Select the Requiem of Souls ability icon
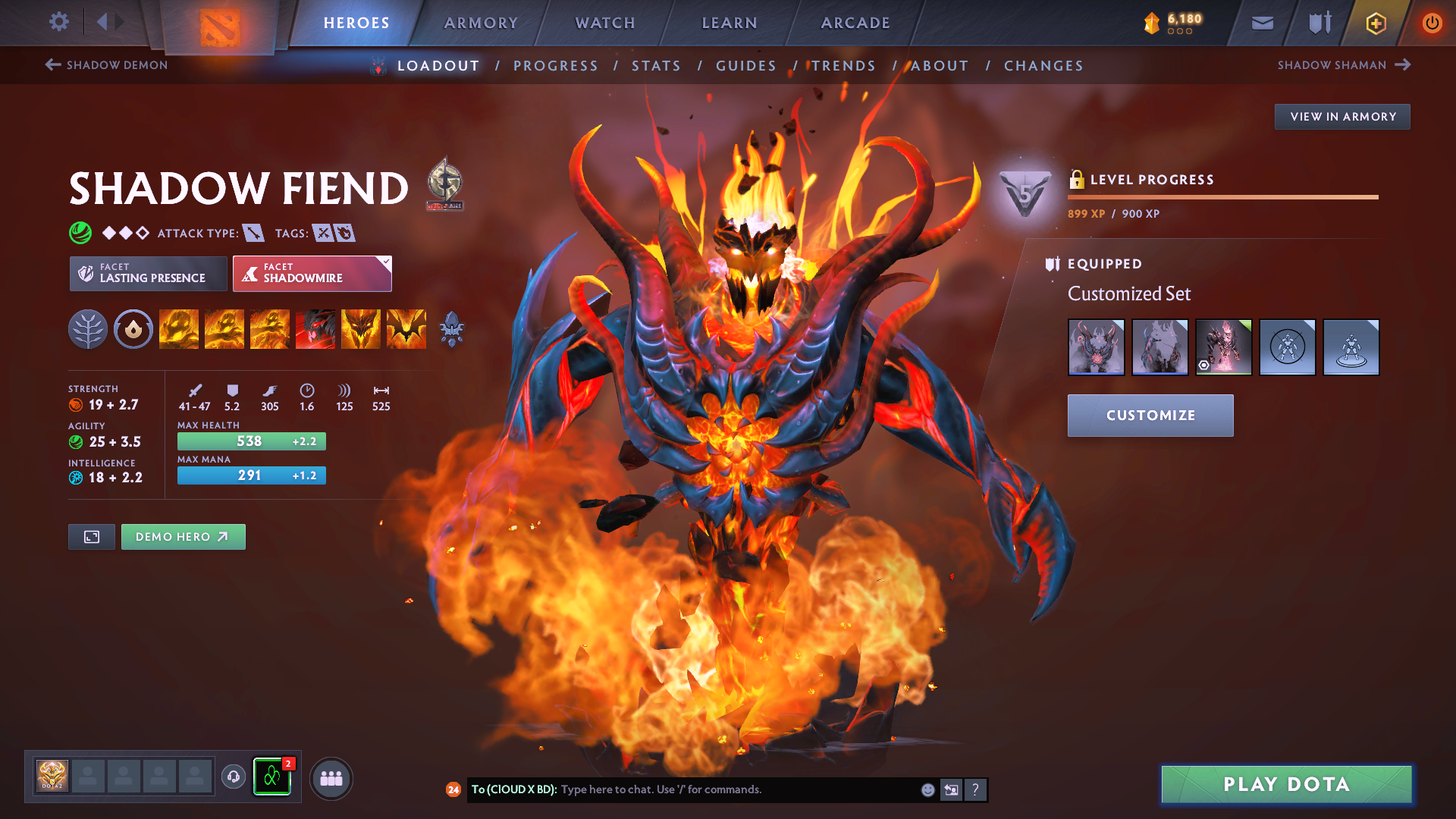 [x=406, y=329]
